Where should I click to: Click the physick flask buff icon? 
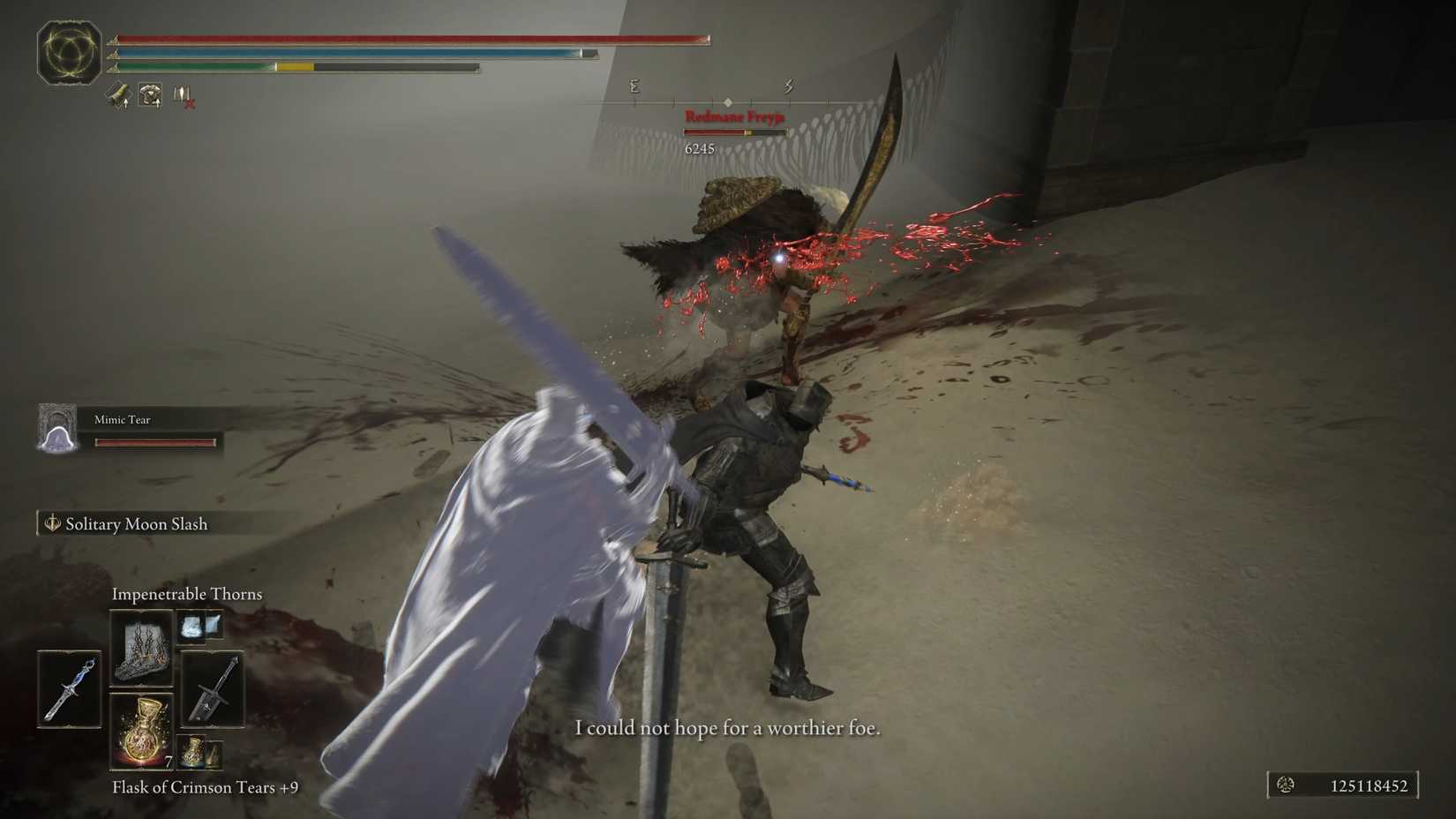coord(117,94)
